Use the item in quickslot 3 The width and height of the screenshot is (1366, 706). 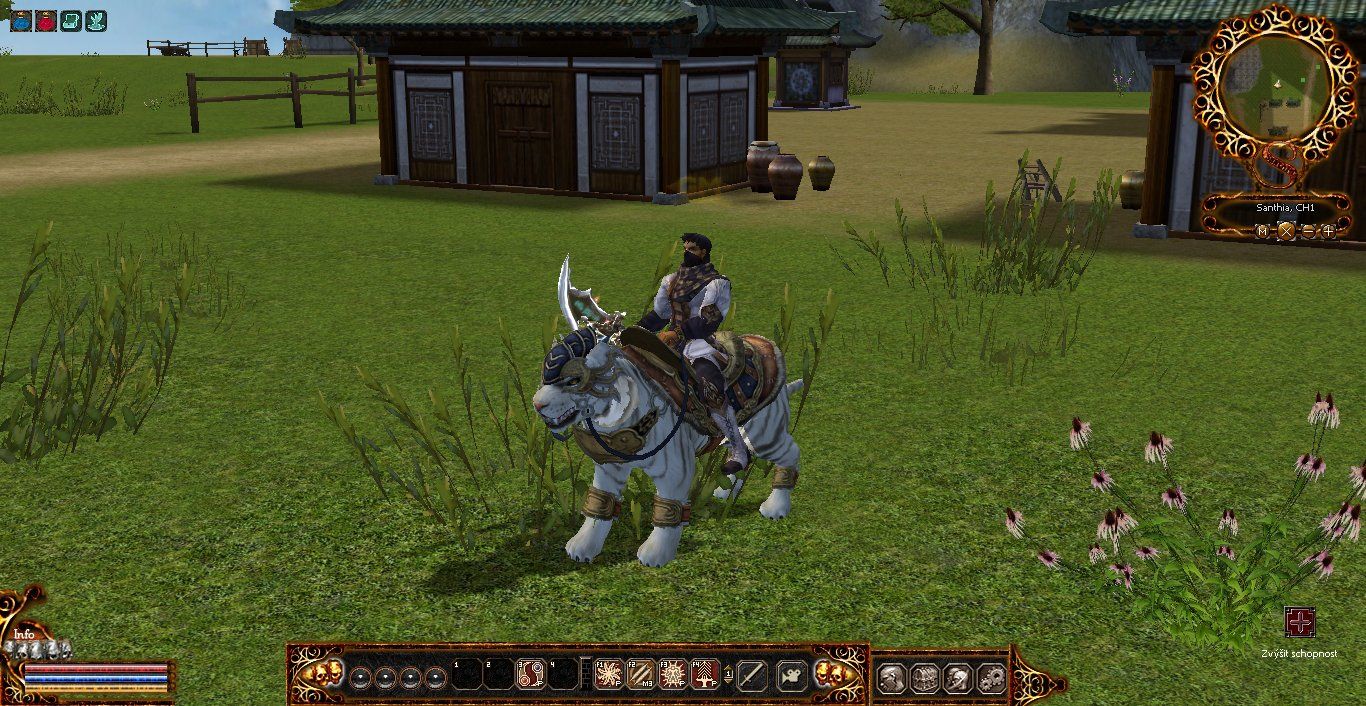[x=531, y=674]
